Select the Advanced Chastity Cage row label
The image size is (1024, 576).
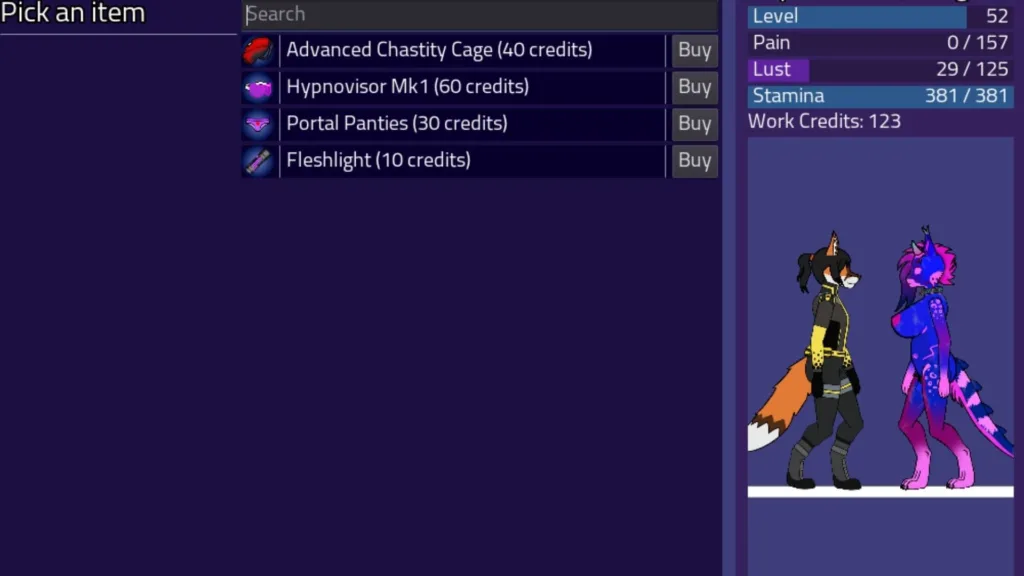(x=439, y=50)
